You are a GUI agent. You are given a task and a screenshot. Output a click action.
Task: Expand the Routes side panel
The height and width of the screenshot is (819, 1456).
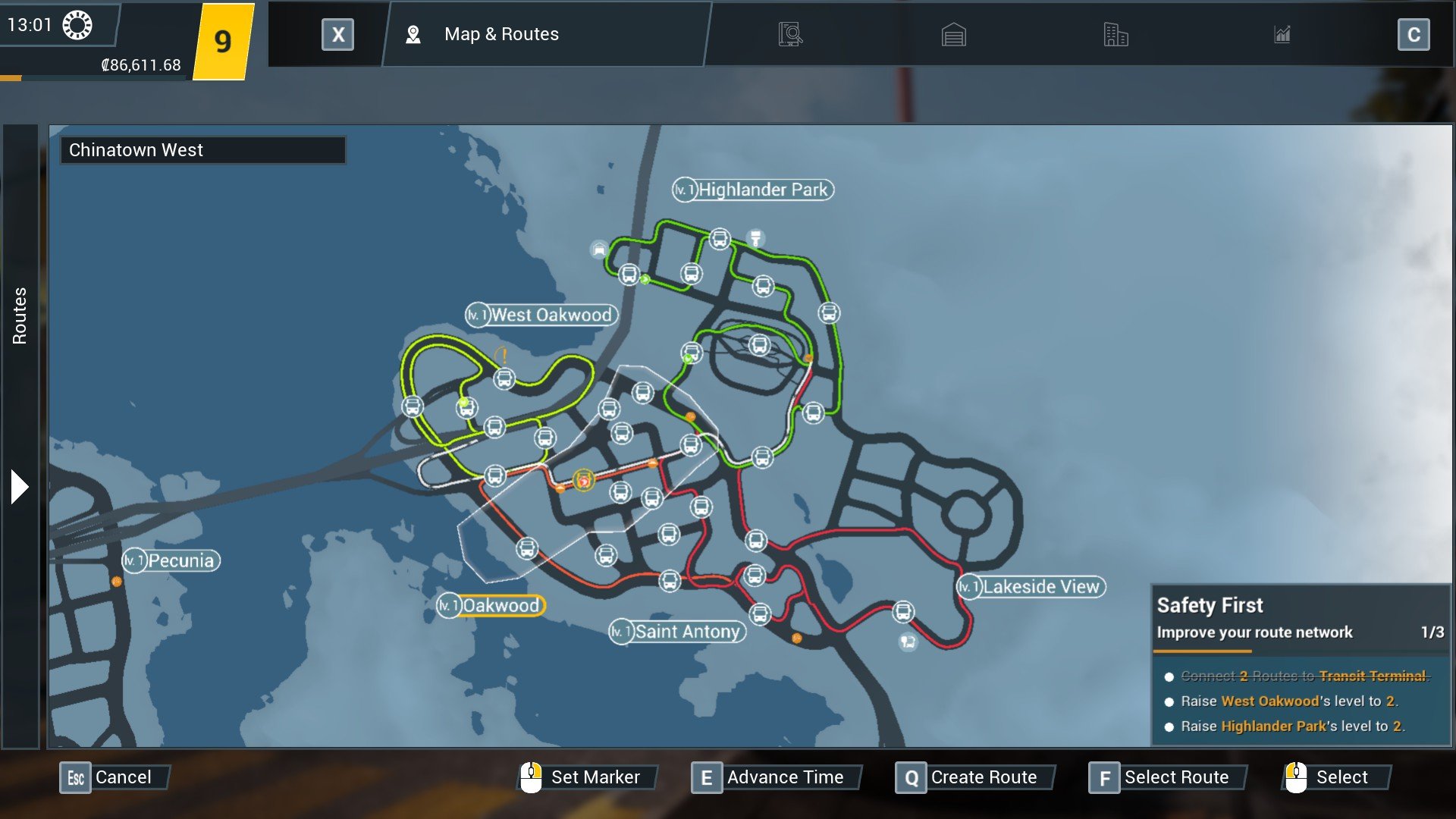[x=20, y=487]
